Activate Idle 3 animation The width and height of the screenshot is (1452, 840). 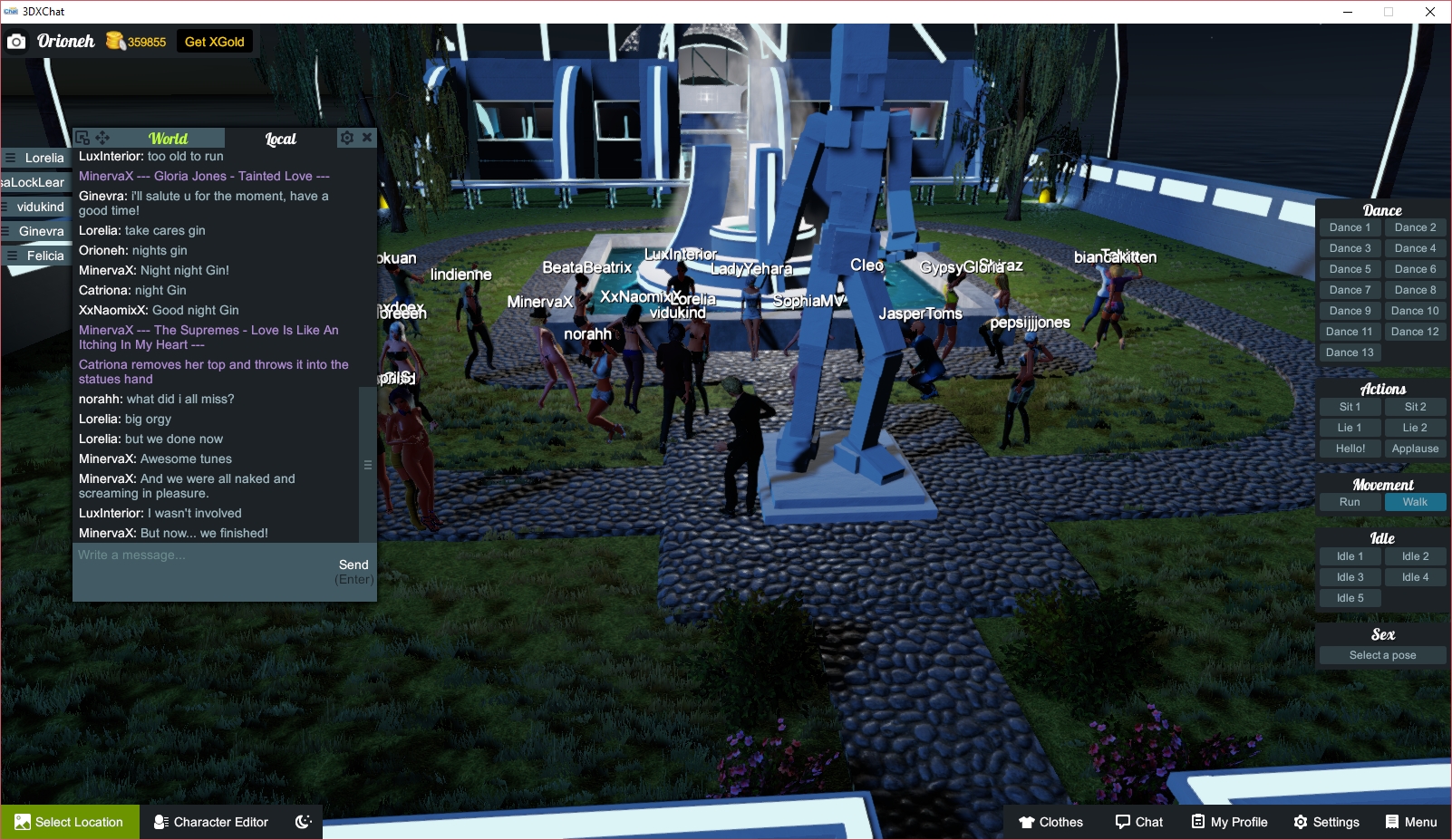pos(1349,576)
